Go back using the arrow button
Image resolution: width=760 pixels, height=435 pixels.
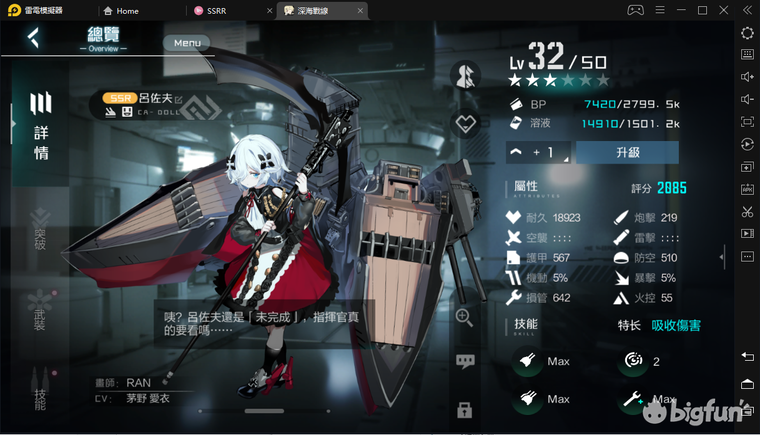(x=34, y=39)
